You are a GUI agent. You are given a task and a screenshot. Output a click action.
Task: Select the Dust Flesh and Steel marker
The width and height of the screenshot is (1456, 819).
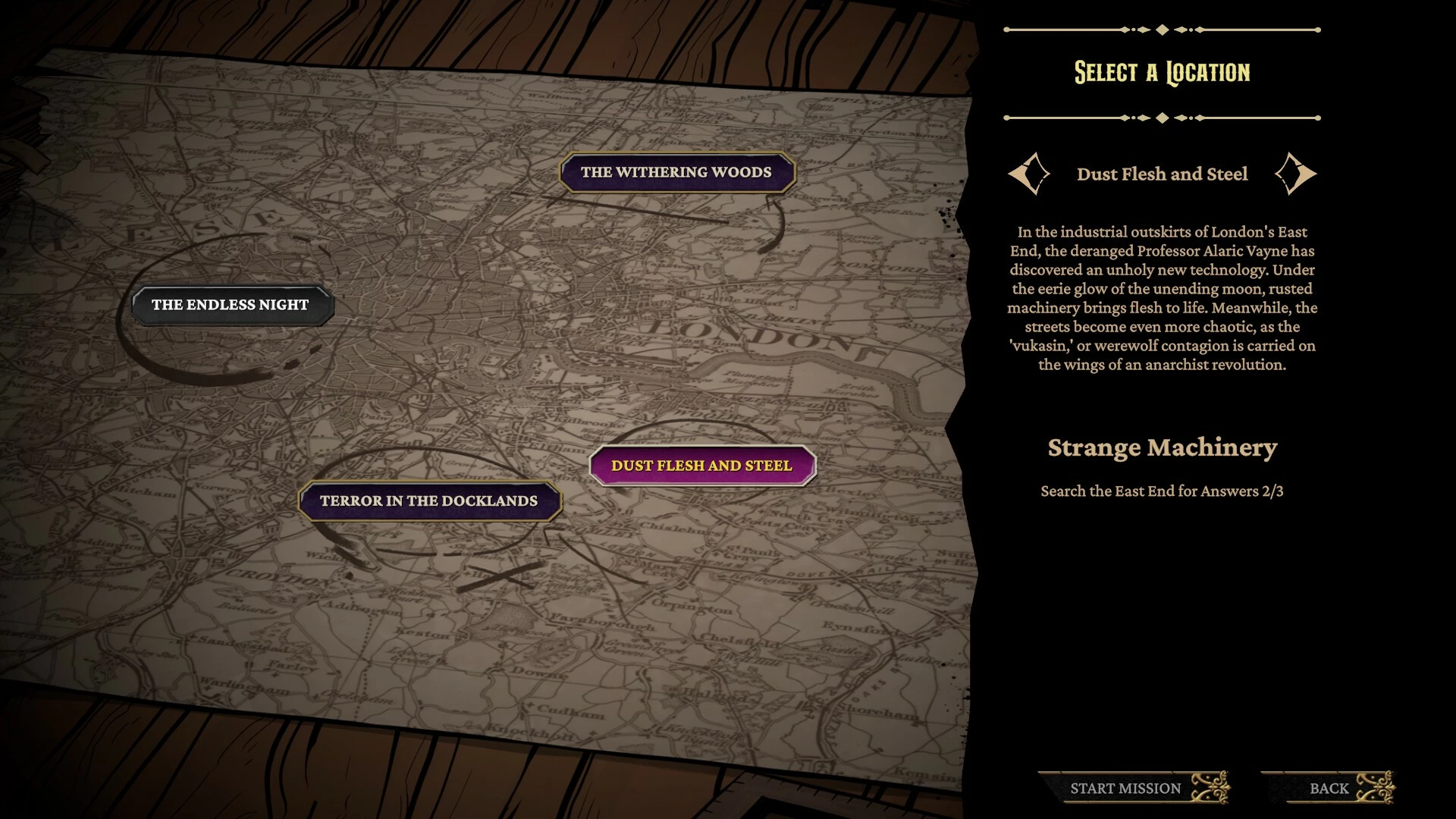point(701,466)
